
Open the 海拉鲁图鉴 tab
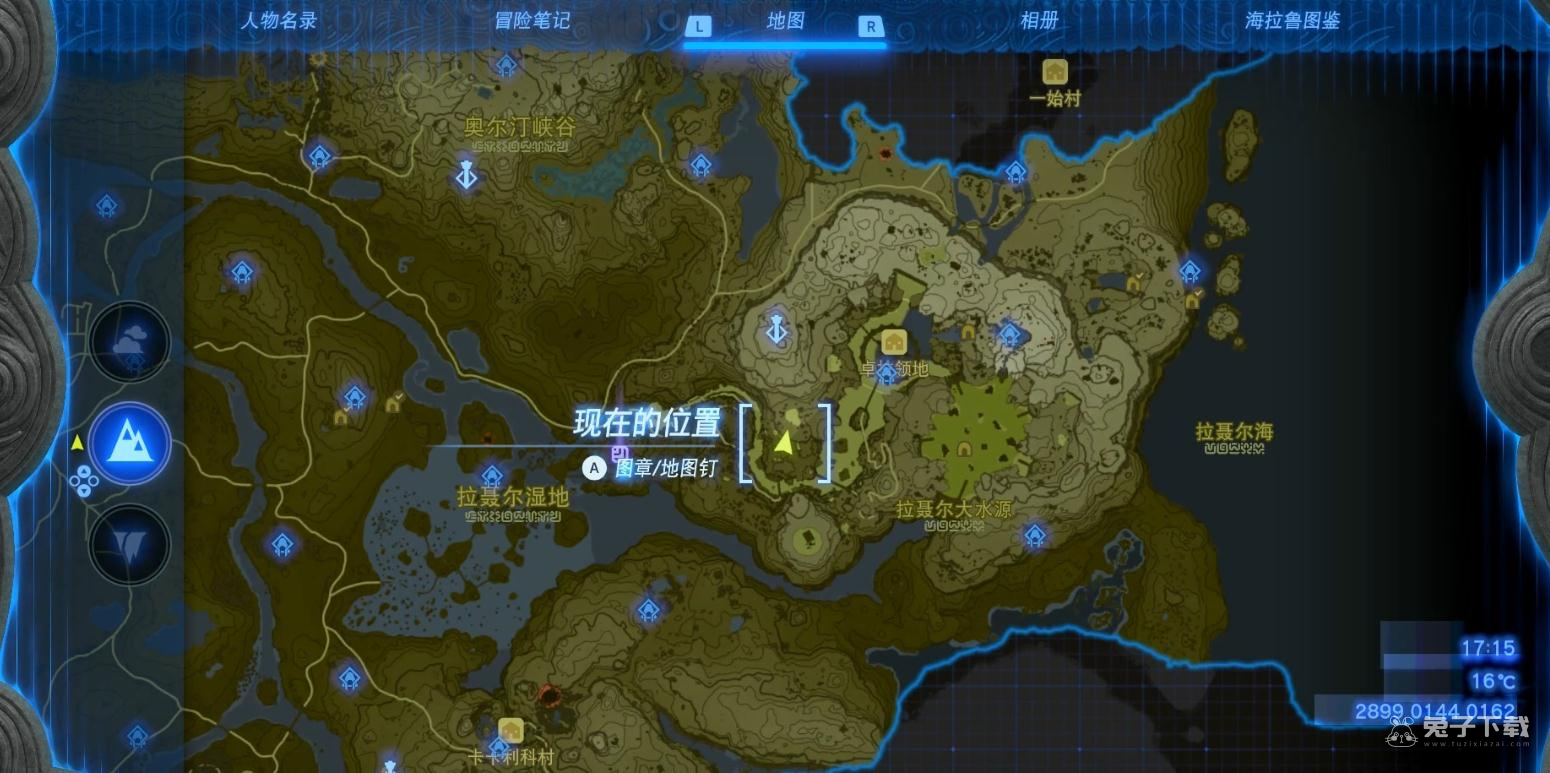point(1292,21)
